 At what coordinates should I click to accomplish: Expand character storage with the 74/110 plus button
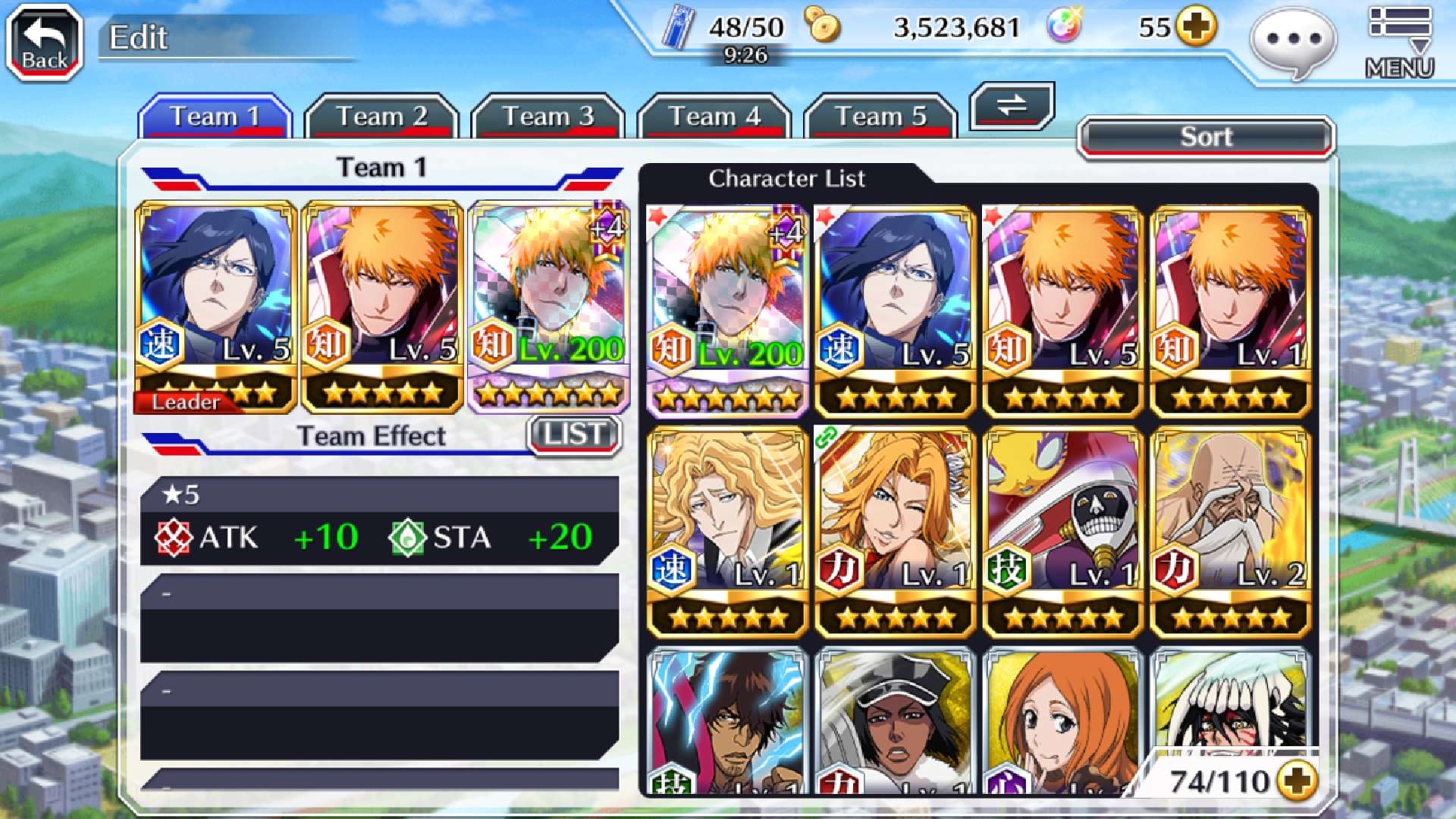click(x=1298, y=780)
